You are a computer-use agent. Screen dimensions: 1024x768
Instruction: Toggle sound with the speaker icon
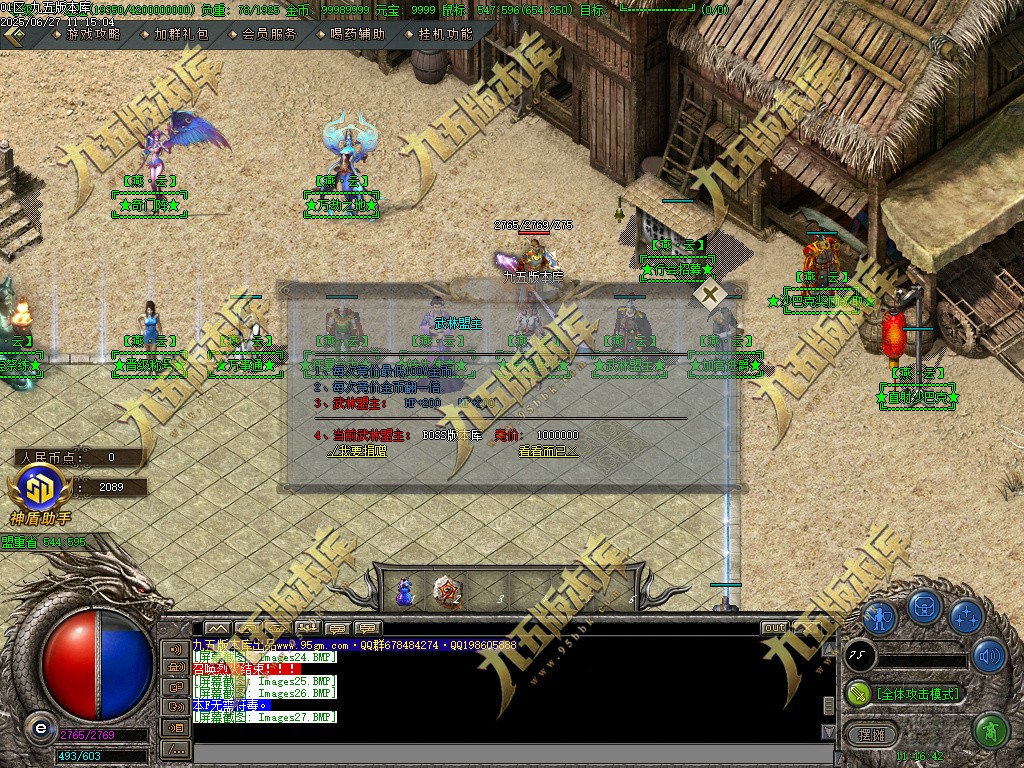pos(989,656)
